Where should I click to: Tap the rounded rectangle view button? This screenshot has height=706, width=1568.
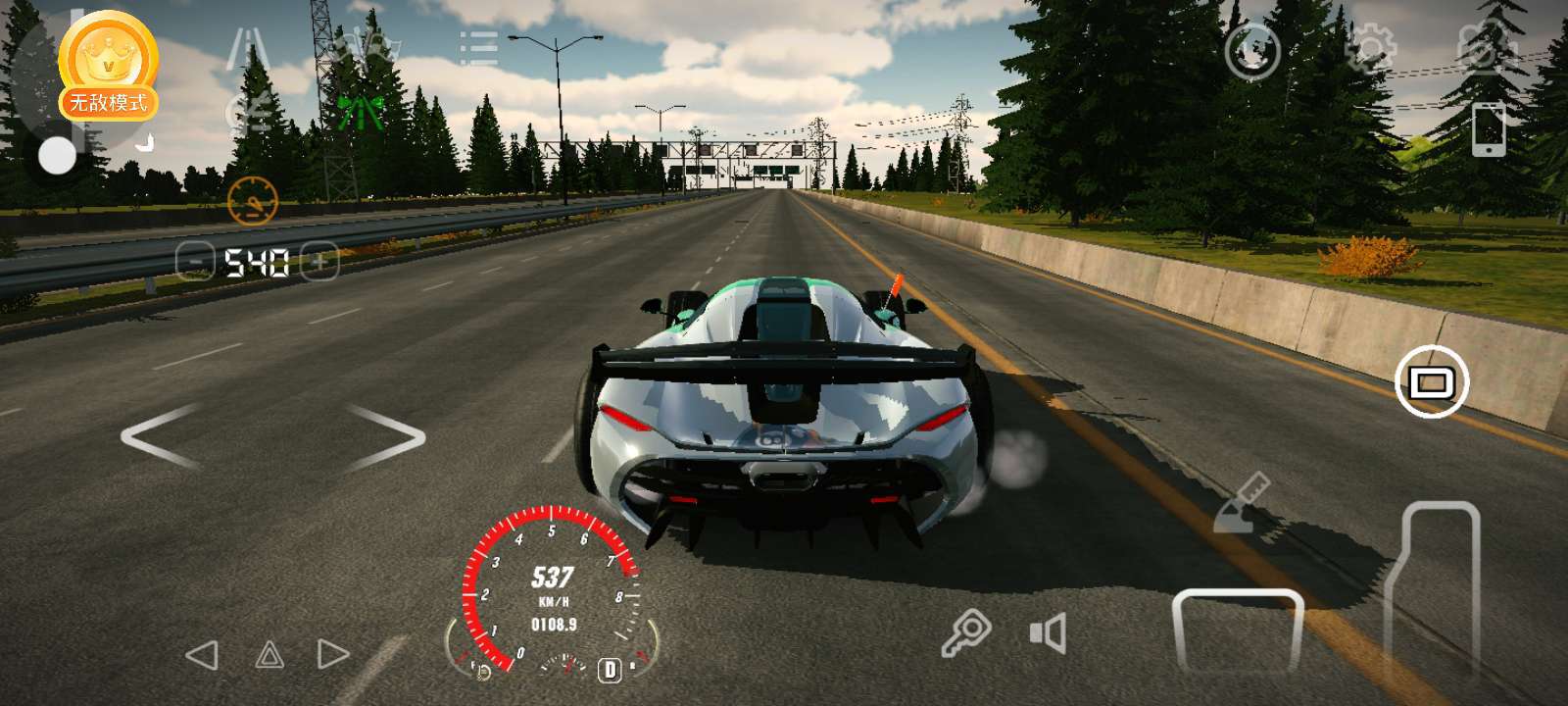1431,381
